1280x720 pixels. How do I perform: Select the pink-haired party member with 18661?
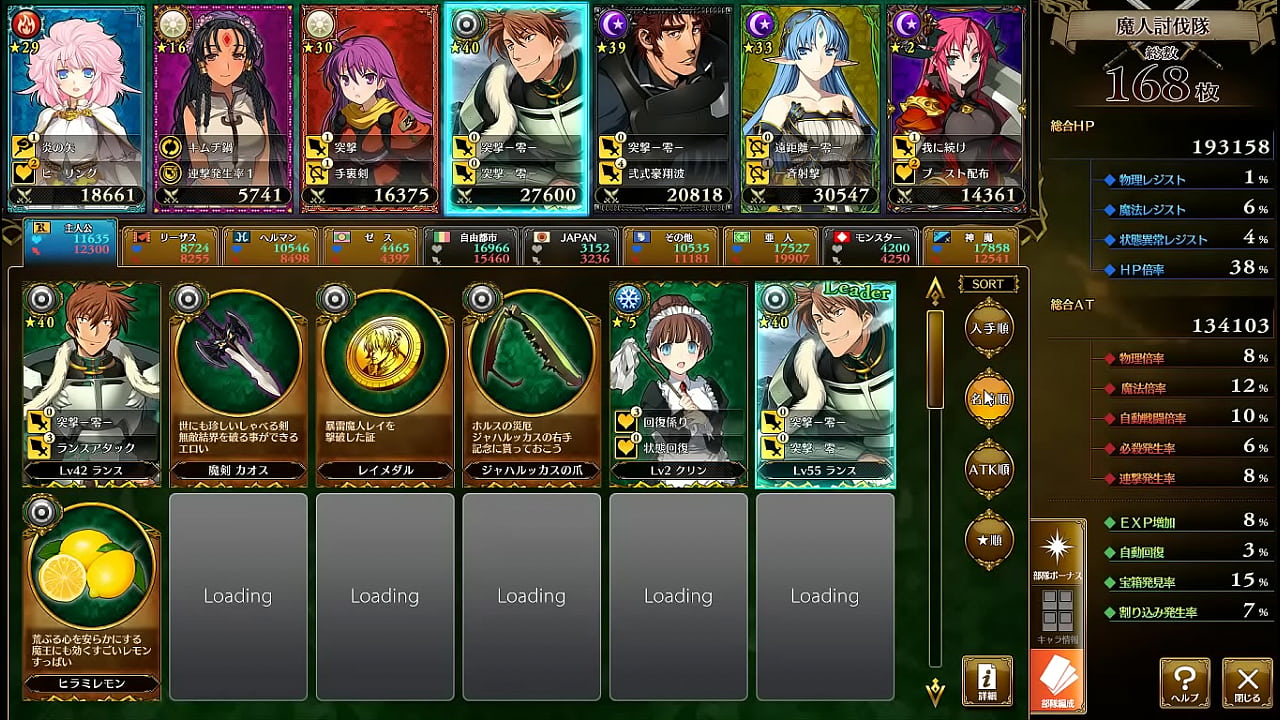pos(76,108)
